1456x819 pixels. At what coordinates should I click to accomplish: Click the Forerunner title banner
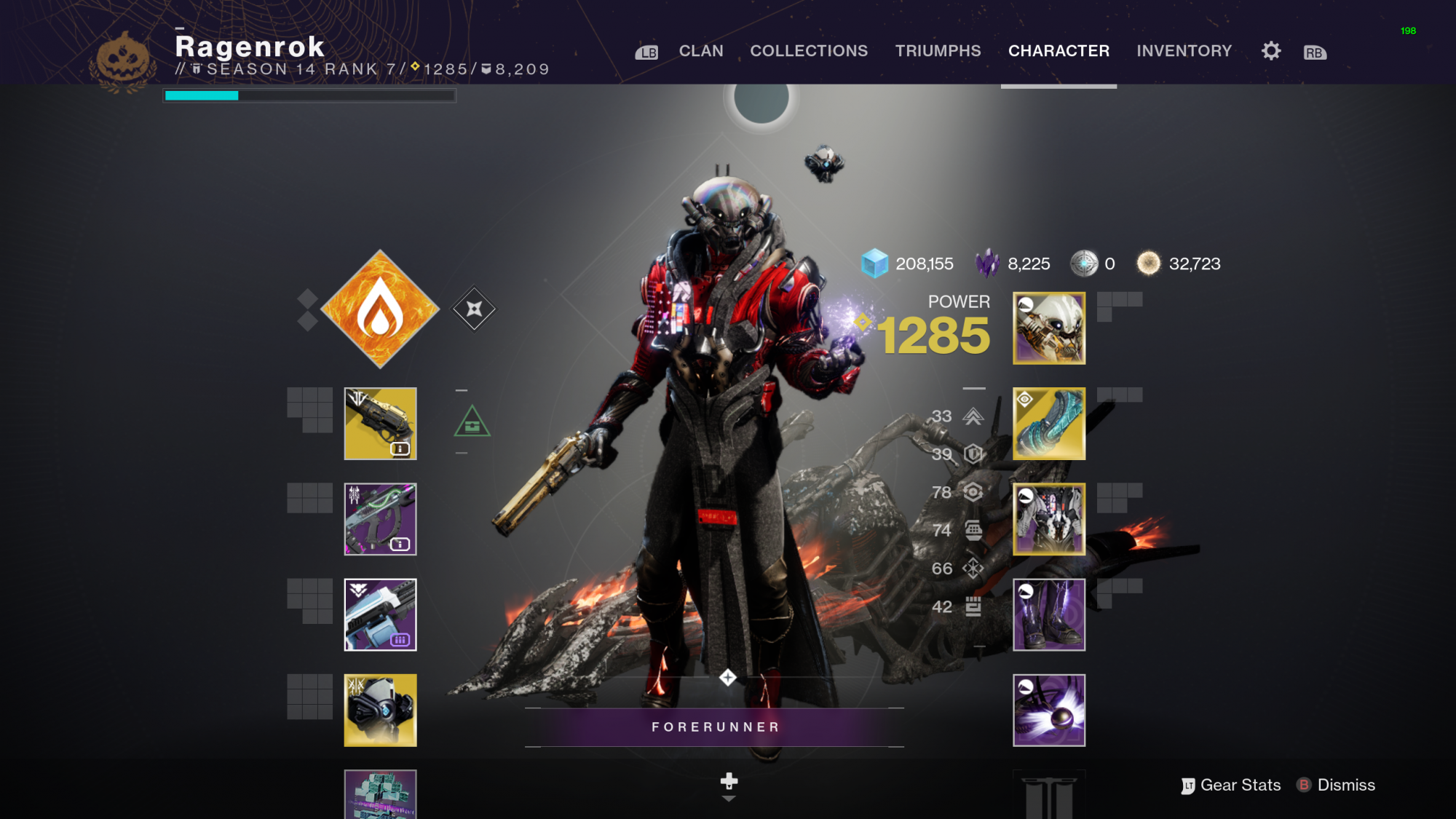[x=714, y=727]
